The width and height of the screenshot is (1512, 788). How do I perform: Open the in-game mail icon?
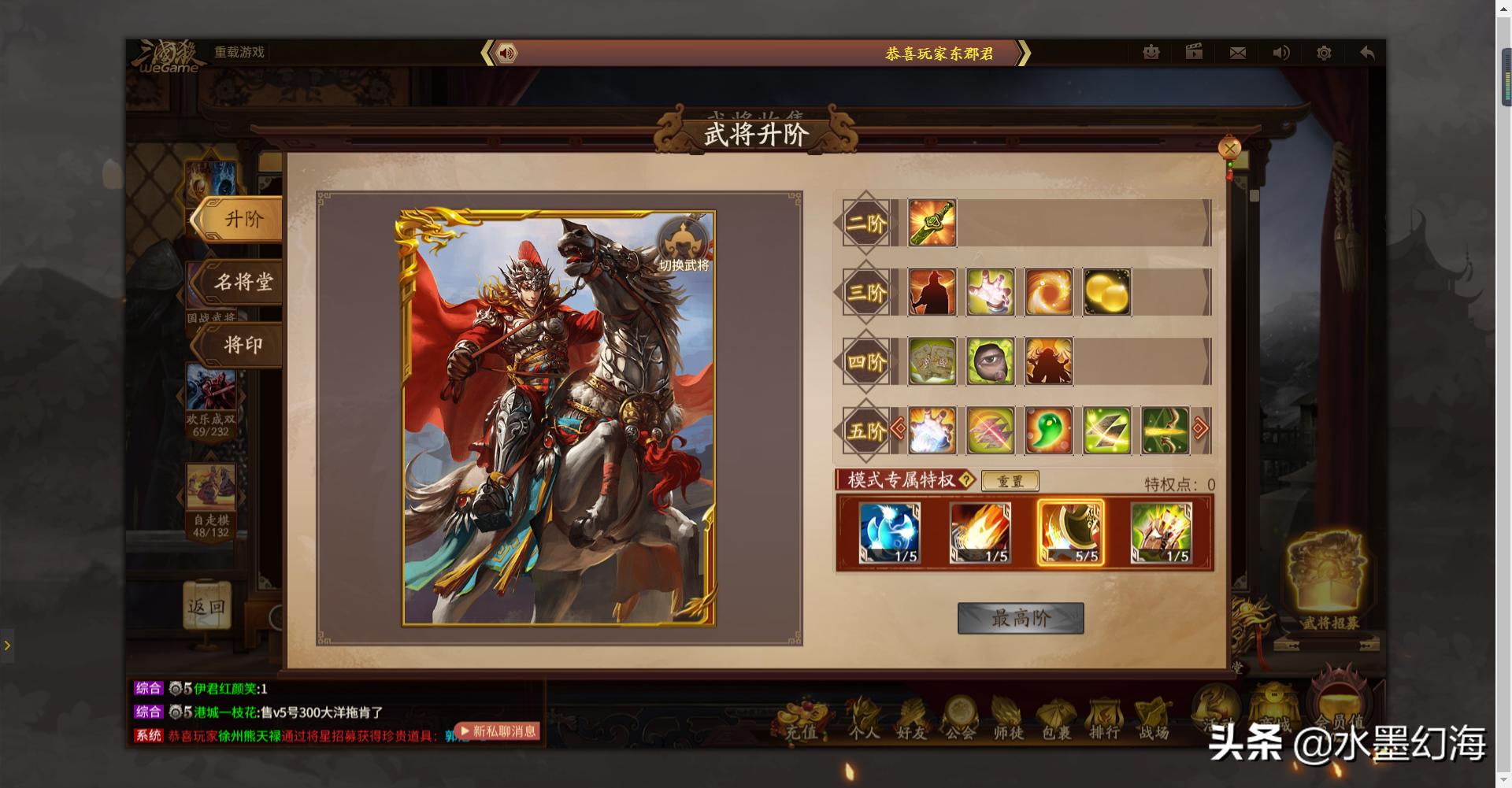pos(1237,52)
